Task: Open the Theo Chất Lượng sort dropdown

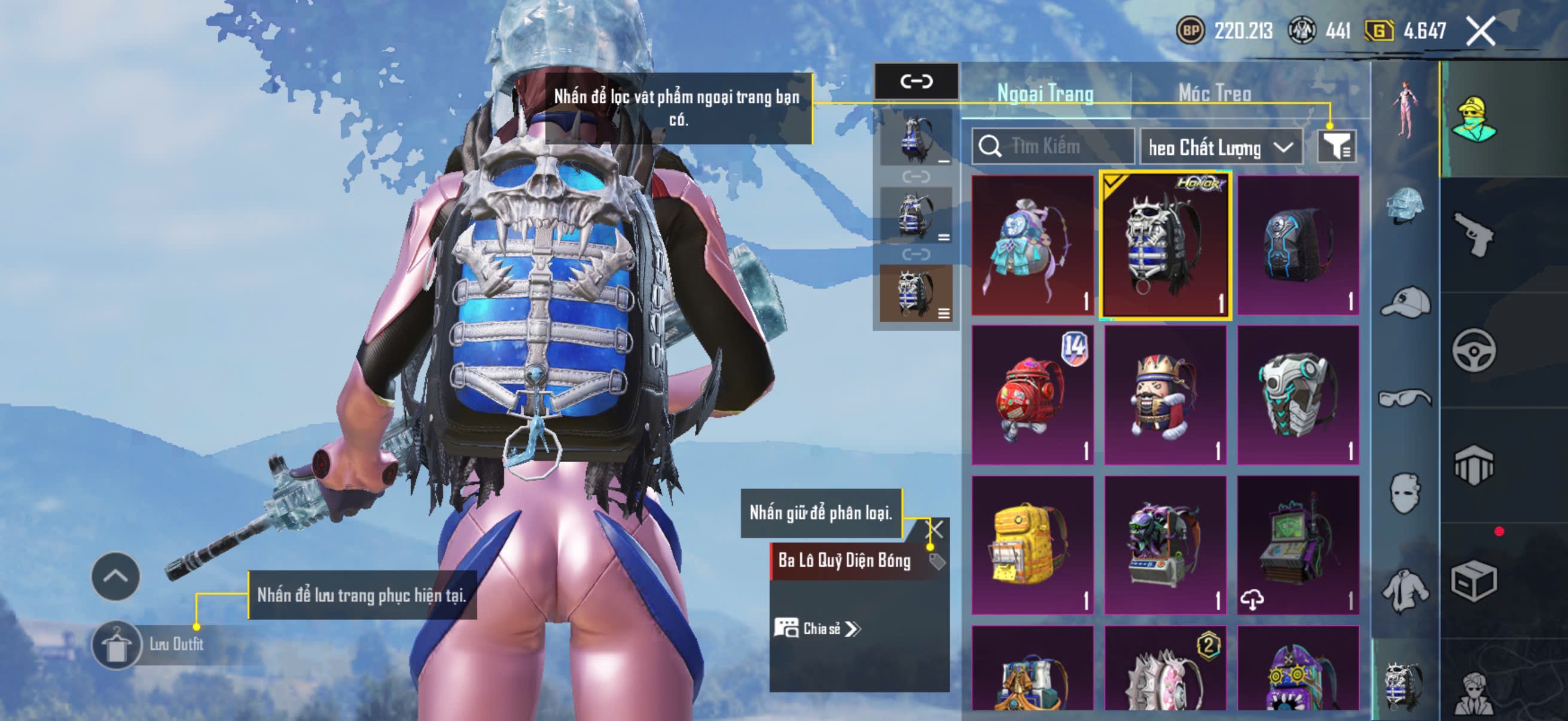Action: coord(1221,147)
